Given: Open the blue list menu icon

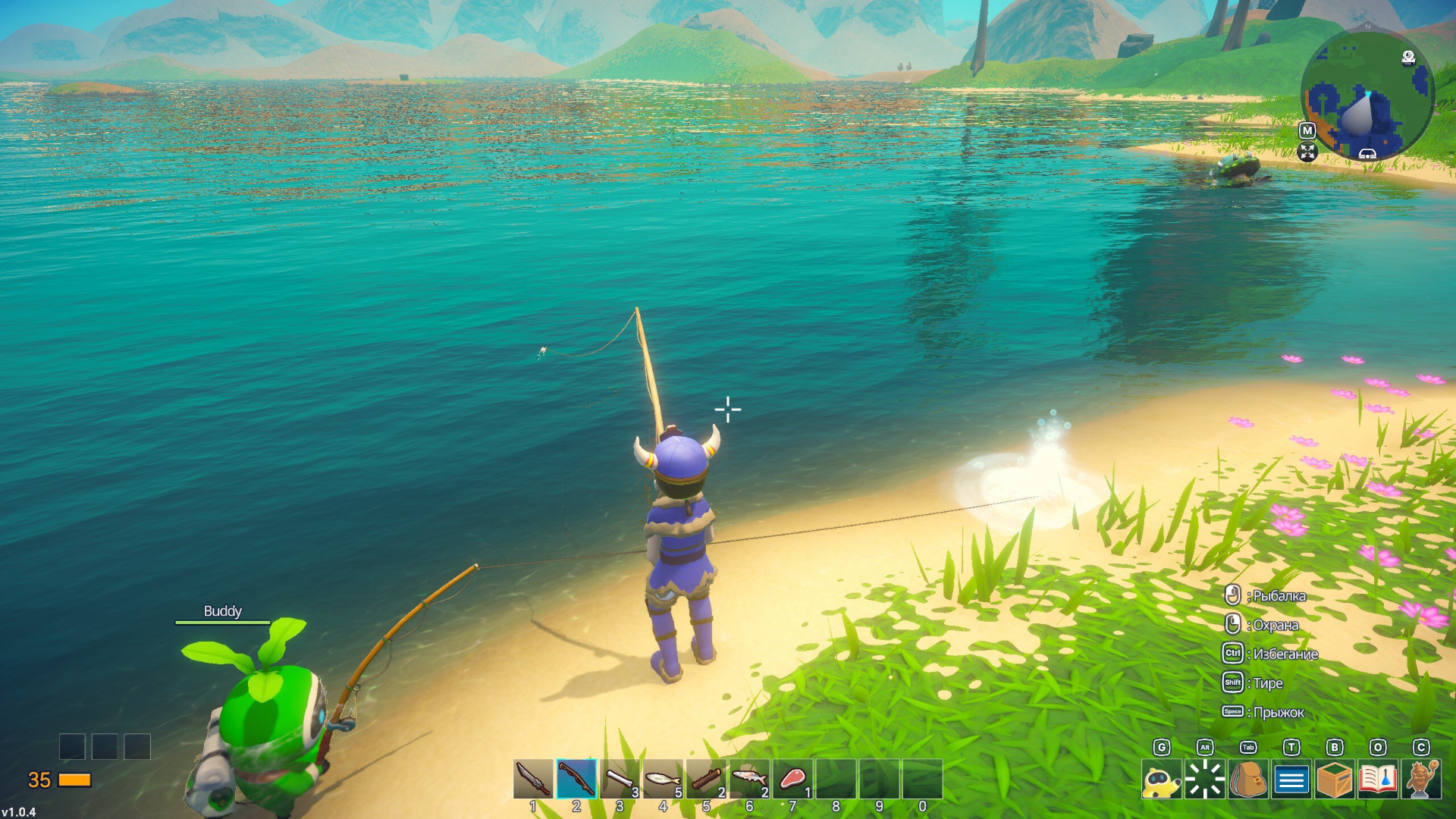Looking at the screenshot, I should [x=1291, y=780].
